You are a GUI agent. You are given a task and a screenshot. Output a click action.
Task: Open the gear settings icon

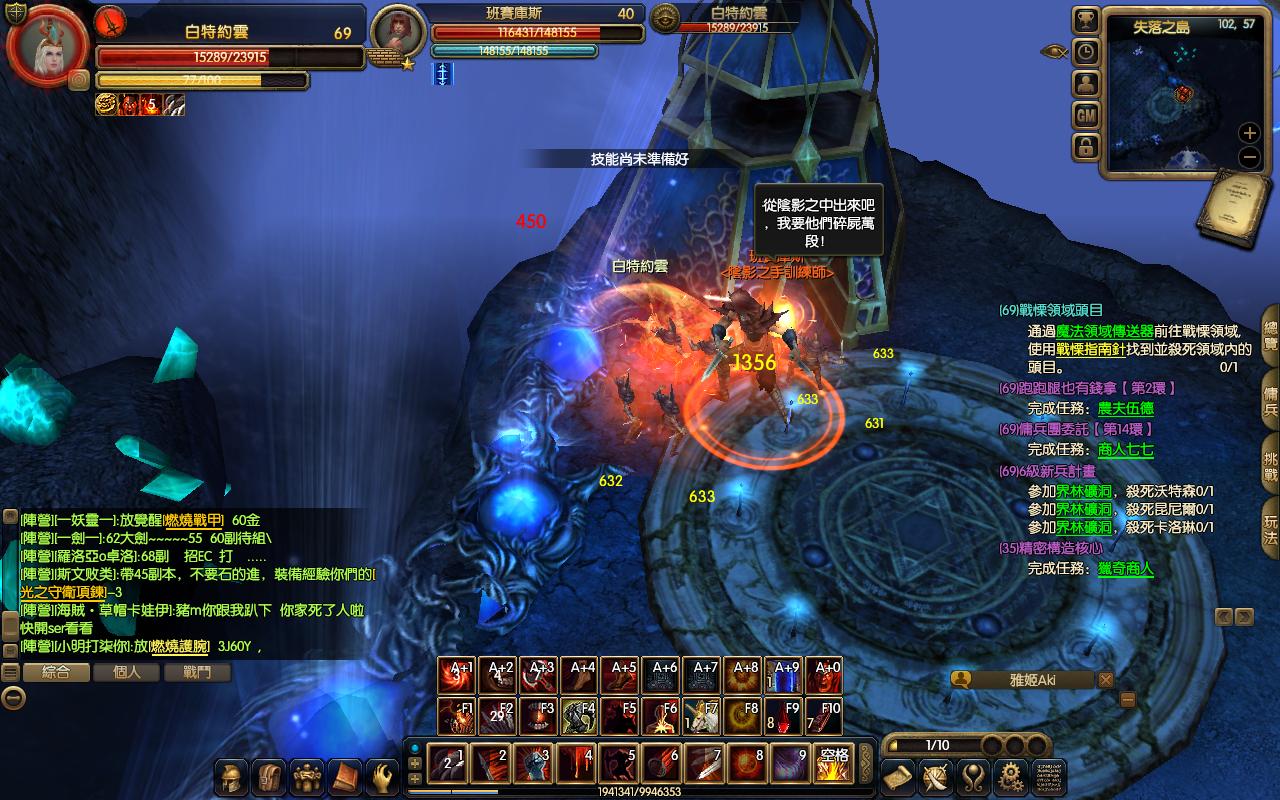(x=1011, y=776)
